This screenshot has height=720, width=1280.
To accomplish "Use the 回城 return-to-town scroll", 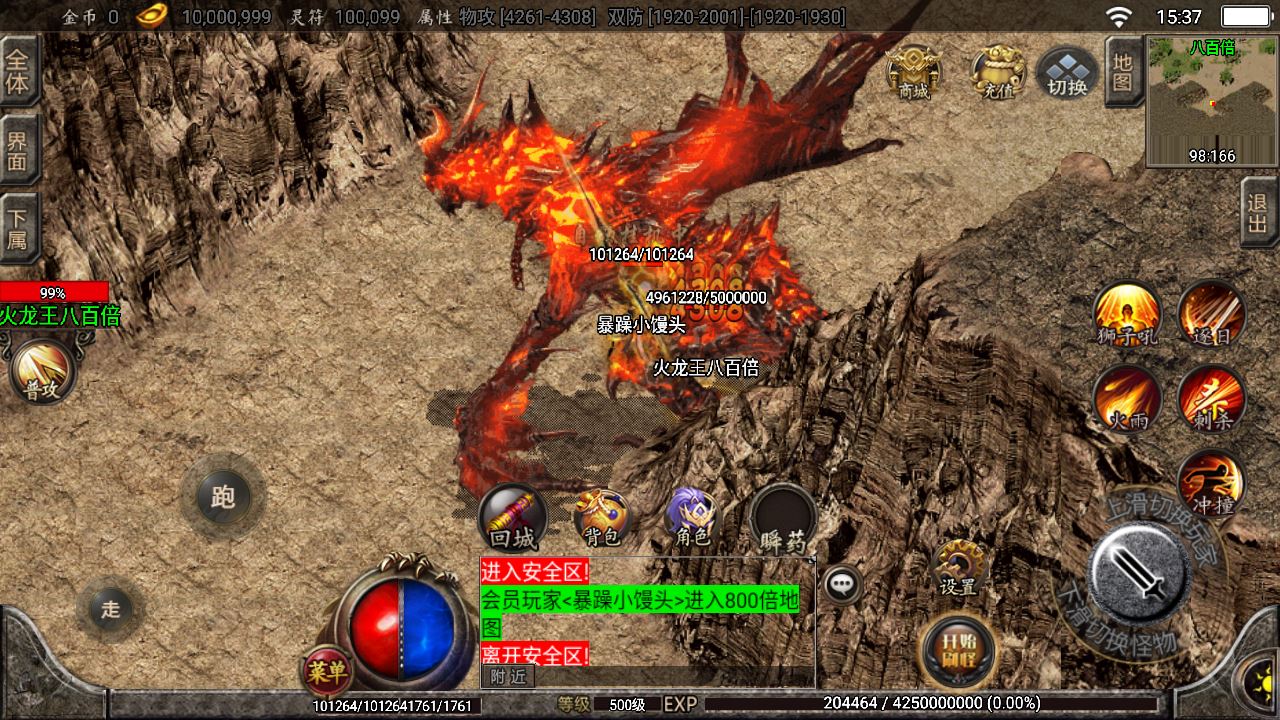I will (x=513, y=518).
